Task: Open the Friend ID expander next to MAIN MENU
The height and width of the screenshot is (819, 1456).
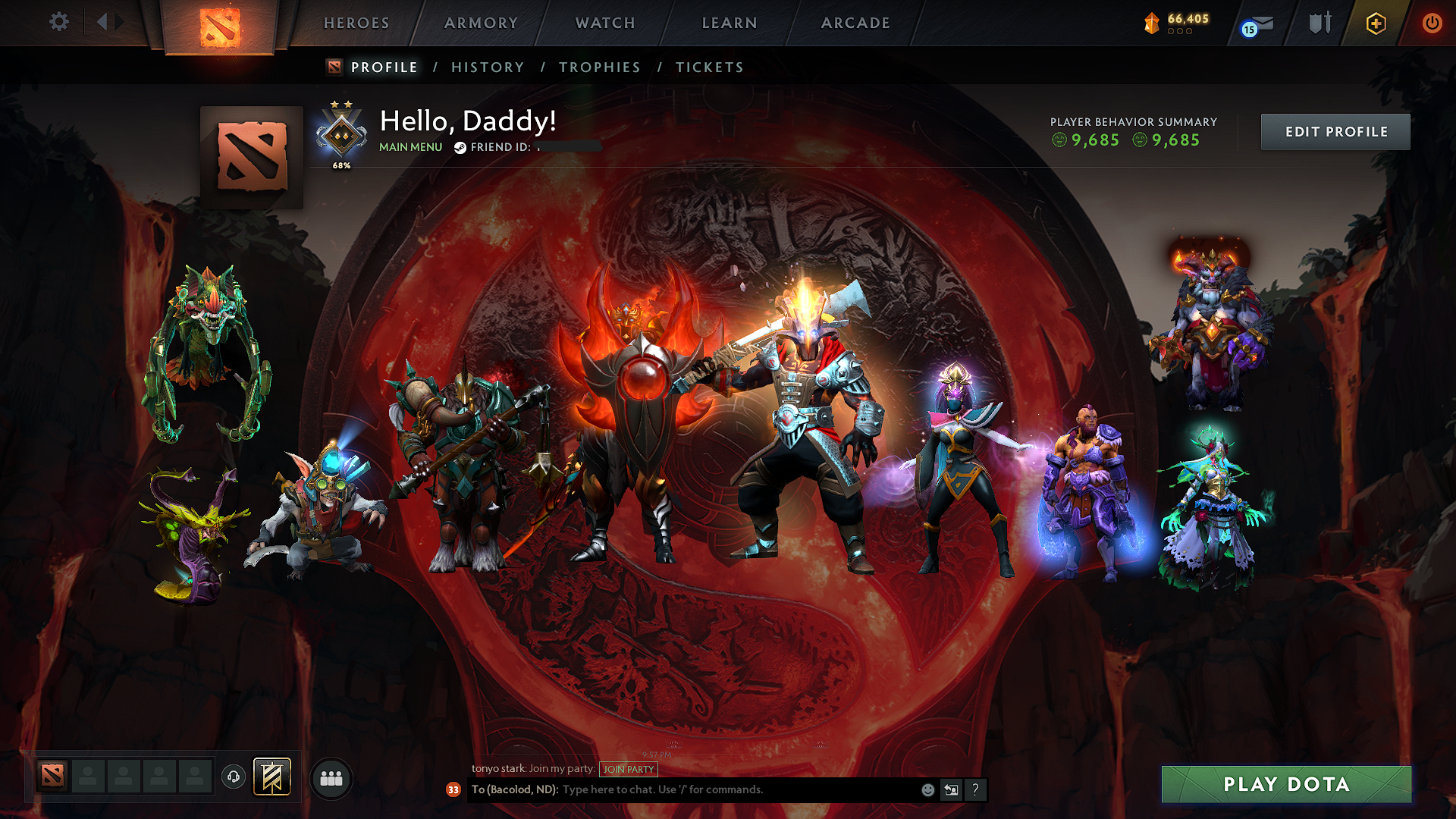Action: click(461, 147)
